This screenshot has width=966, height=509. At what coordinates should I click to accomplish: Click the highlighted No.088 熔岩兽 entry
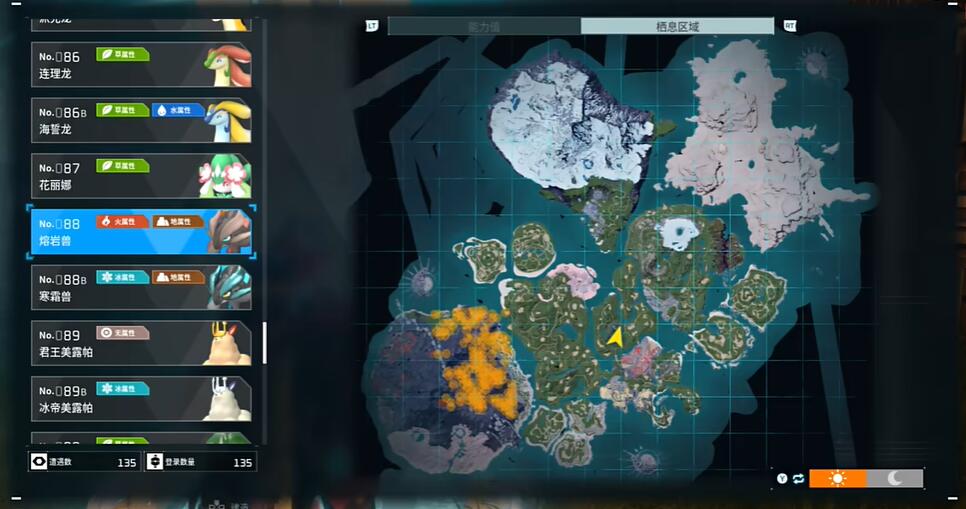(140, 232)
